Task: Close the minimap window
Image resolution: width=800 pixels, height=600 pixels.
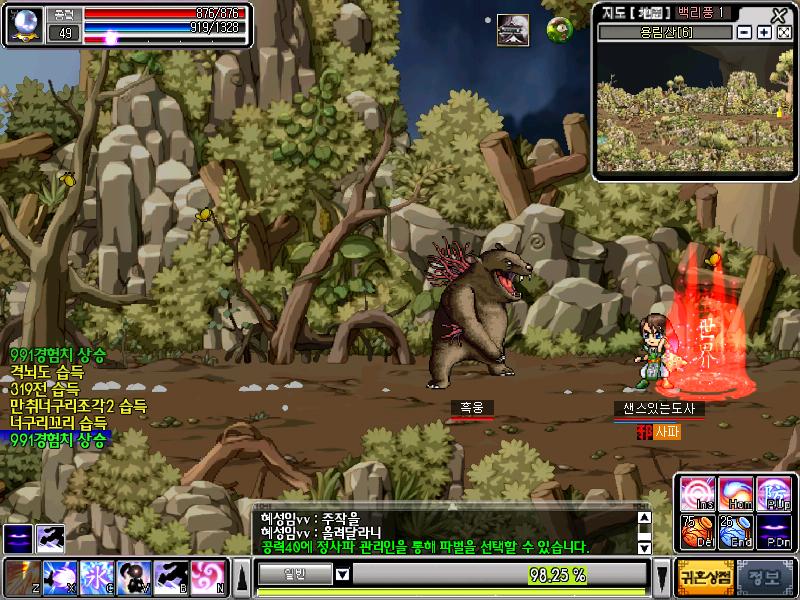Action: [779, 14]
